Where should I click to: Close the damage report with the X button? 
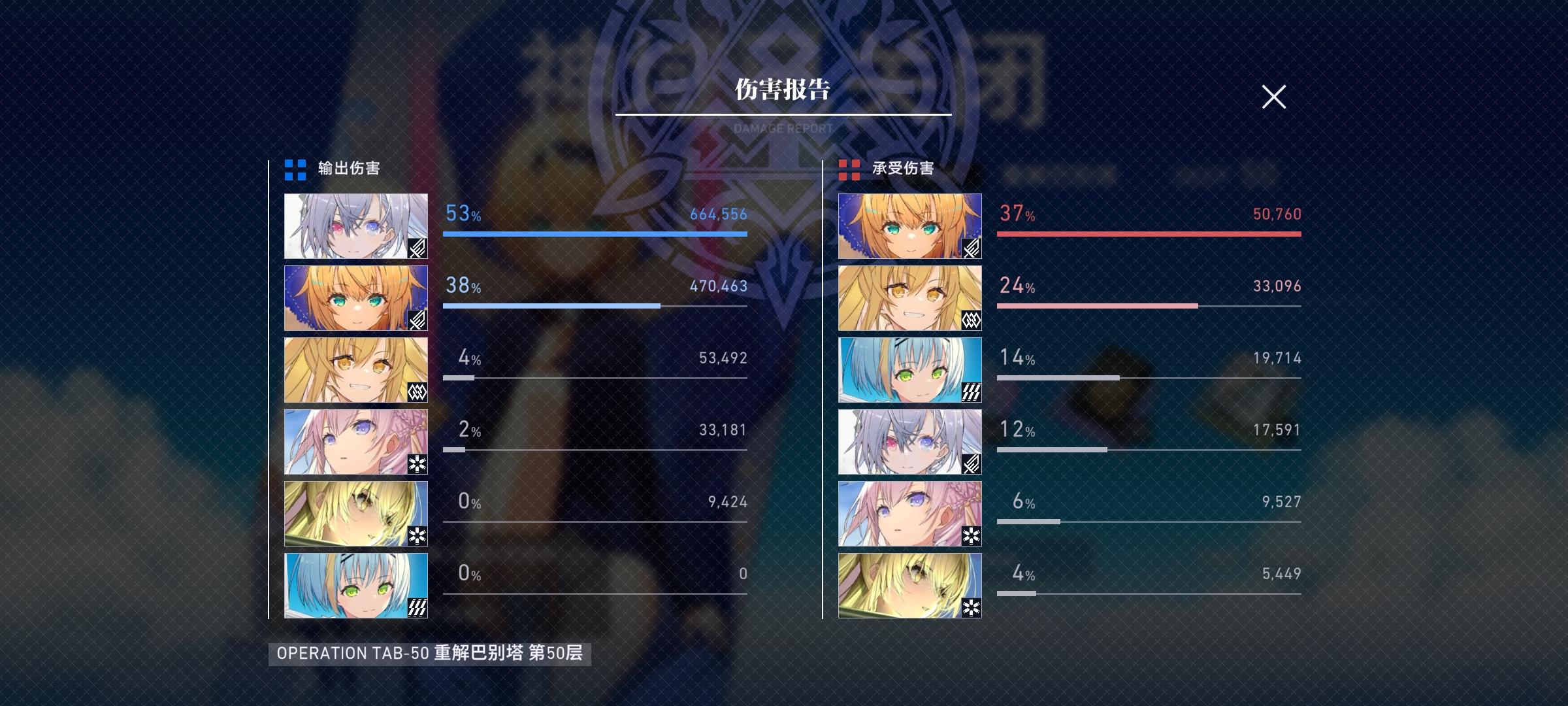point(1273,97)
